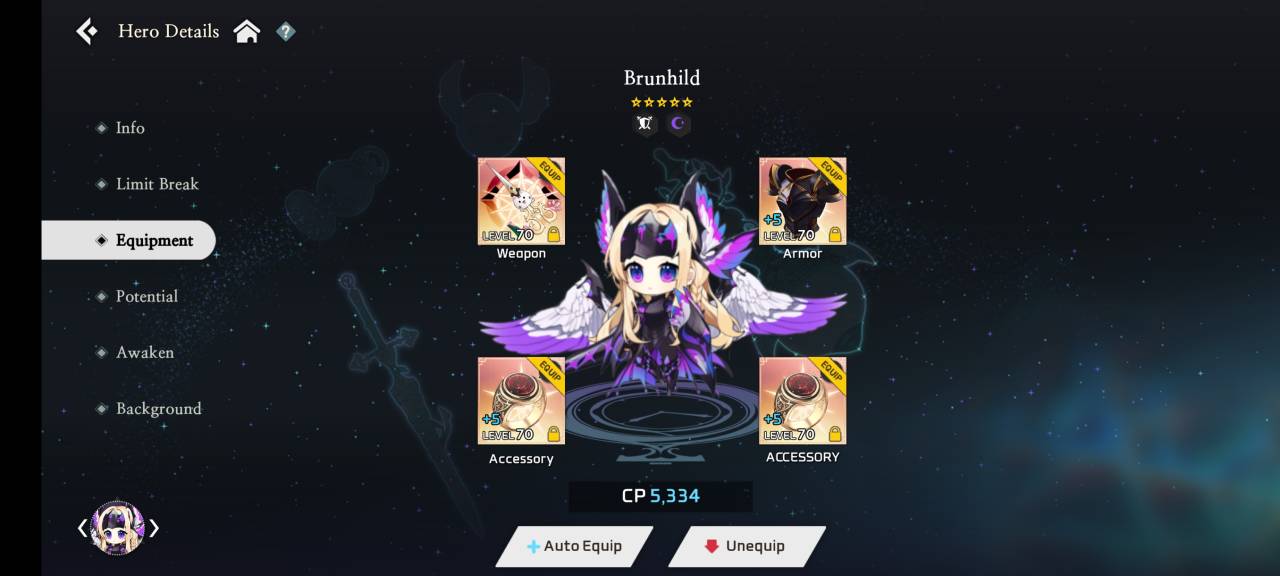Select the equipped Weapon slot

[x=521, y=201]
